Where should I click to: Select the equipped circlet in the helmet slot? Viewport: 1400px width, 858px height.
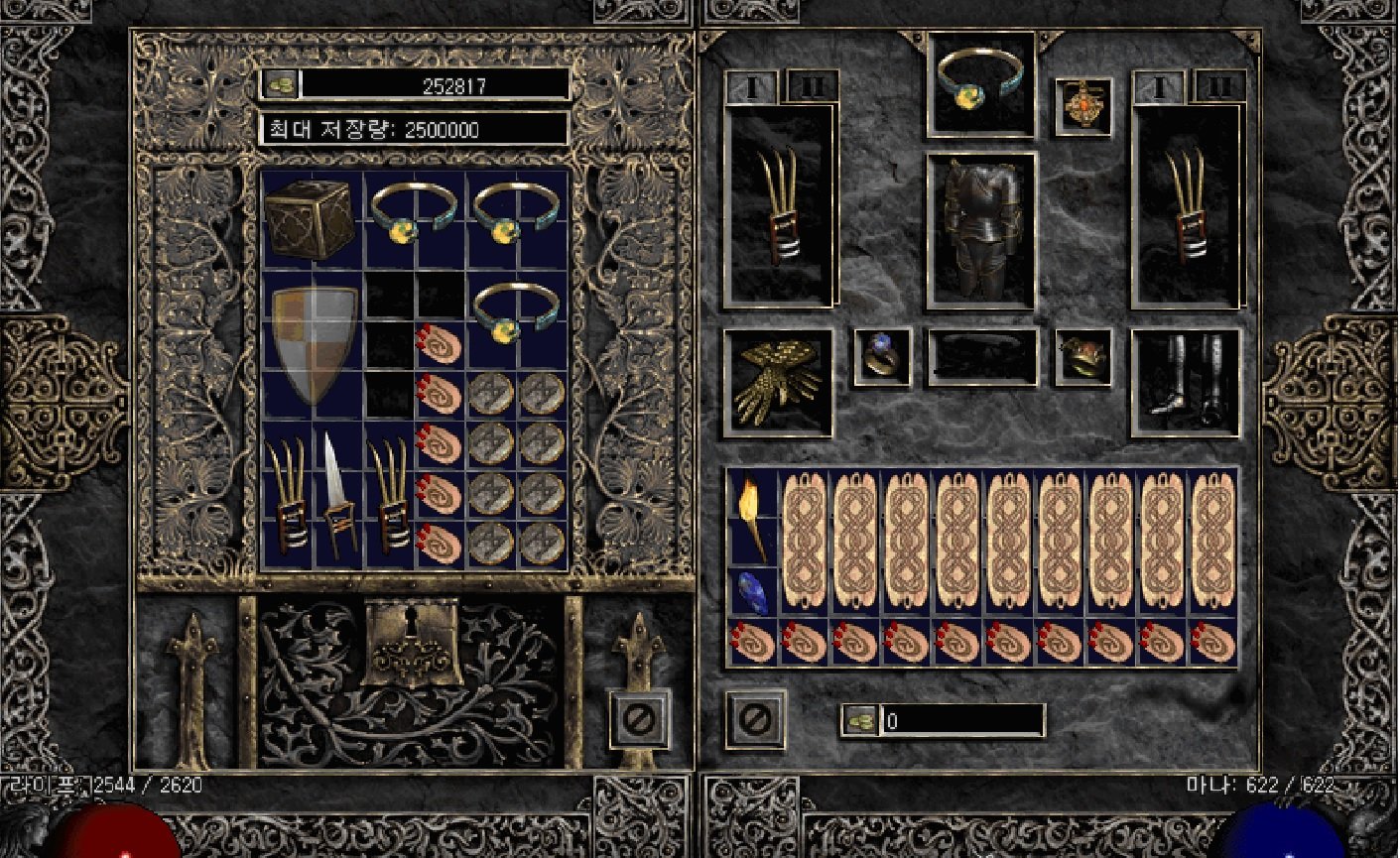(980, 82)
